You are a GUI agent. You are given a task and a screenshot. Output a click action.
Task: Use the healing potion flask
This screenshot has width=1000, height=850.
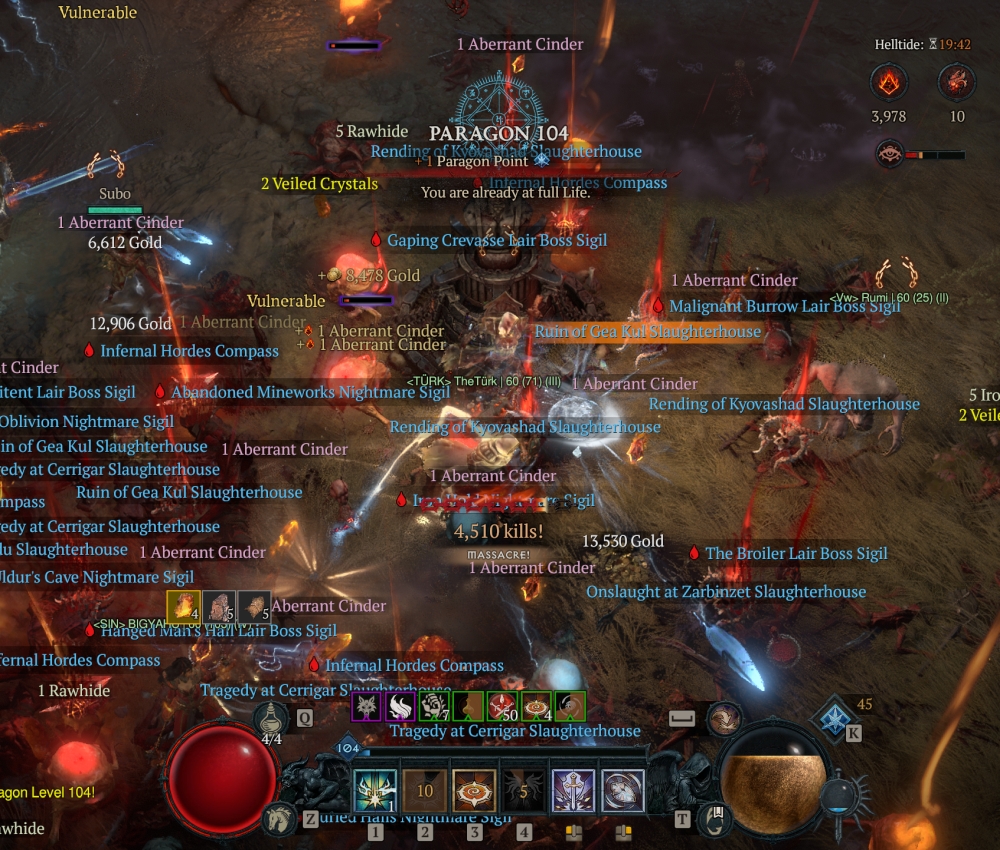[x=271, y=719]
